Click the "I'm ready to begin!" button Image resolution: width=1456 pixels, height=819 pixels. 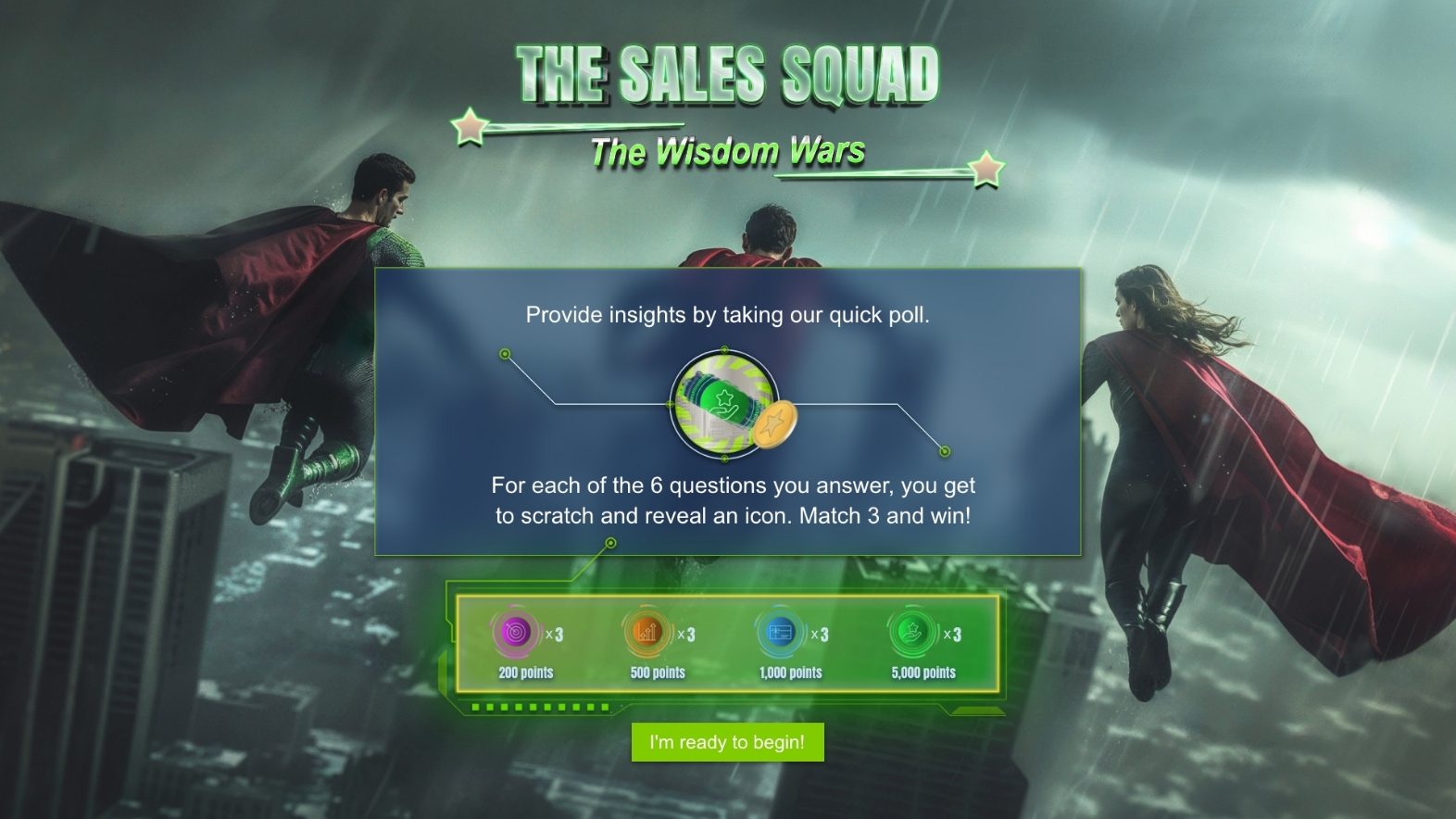727,742
